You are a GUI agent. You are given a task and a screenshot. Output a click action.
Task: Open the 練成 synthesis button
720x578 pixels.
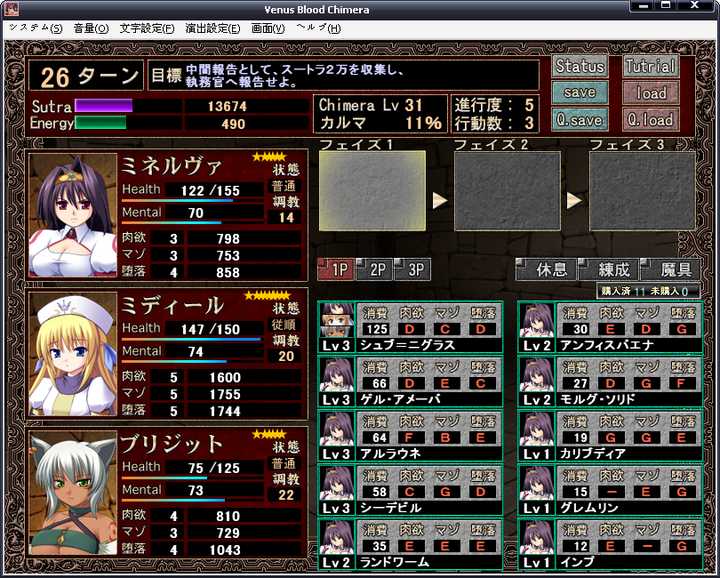610,270
